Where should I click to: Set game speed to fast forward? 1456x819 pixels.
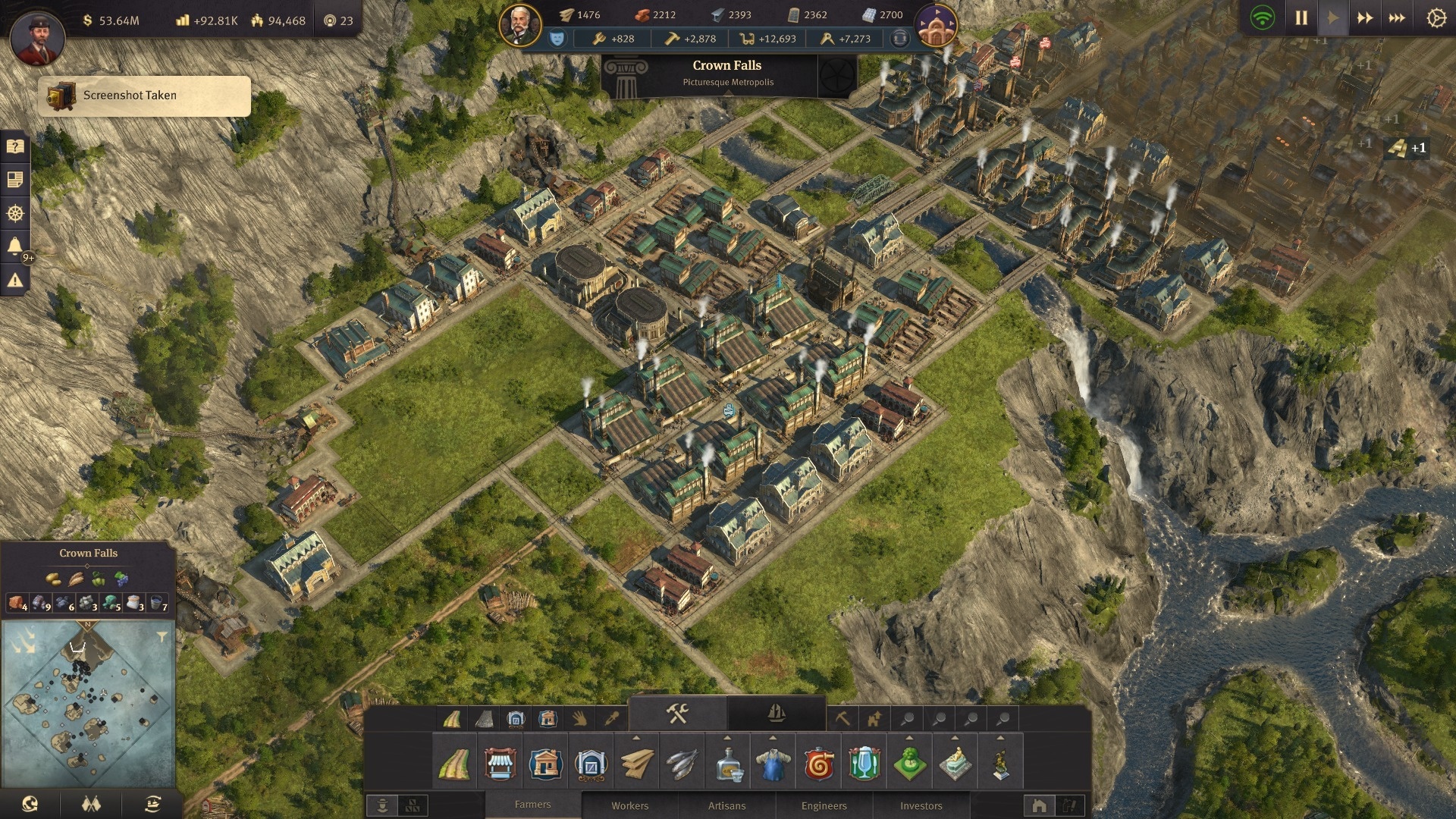pos(1365,17)
